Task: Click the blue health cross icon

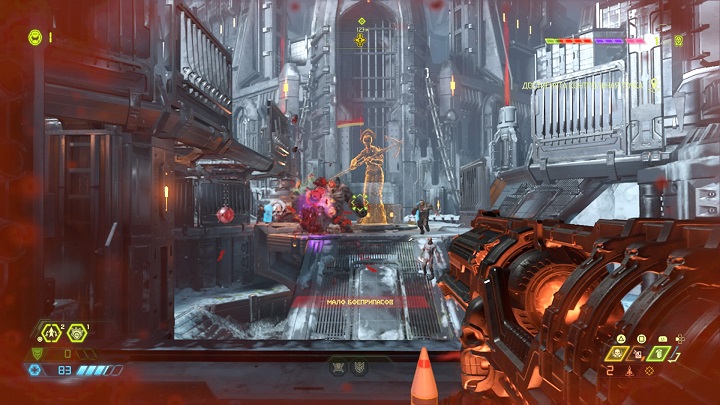Action: pos(35,370)
